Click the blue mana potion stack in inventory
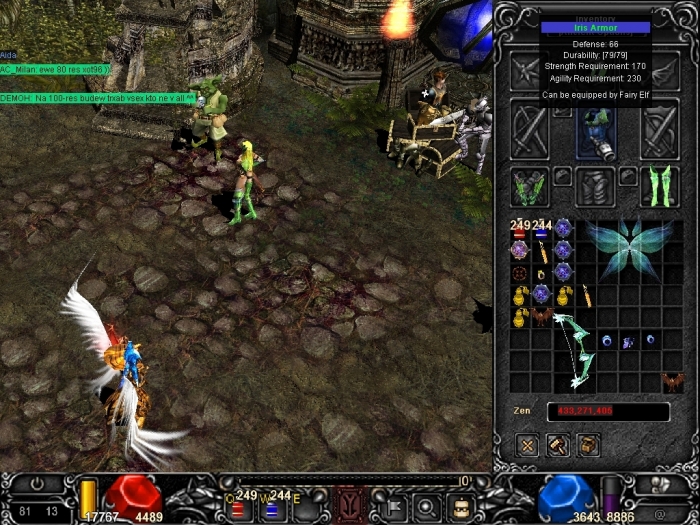The image size is (700, 525). point(542,231)
